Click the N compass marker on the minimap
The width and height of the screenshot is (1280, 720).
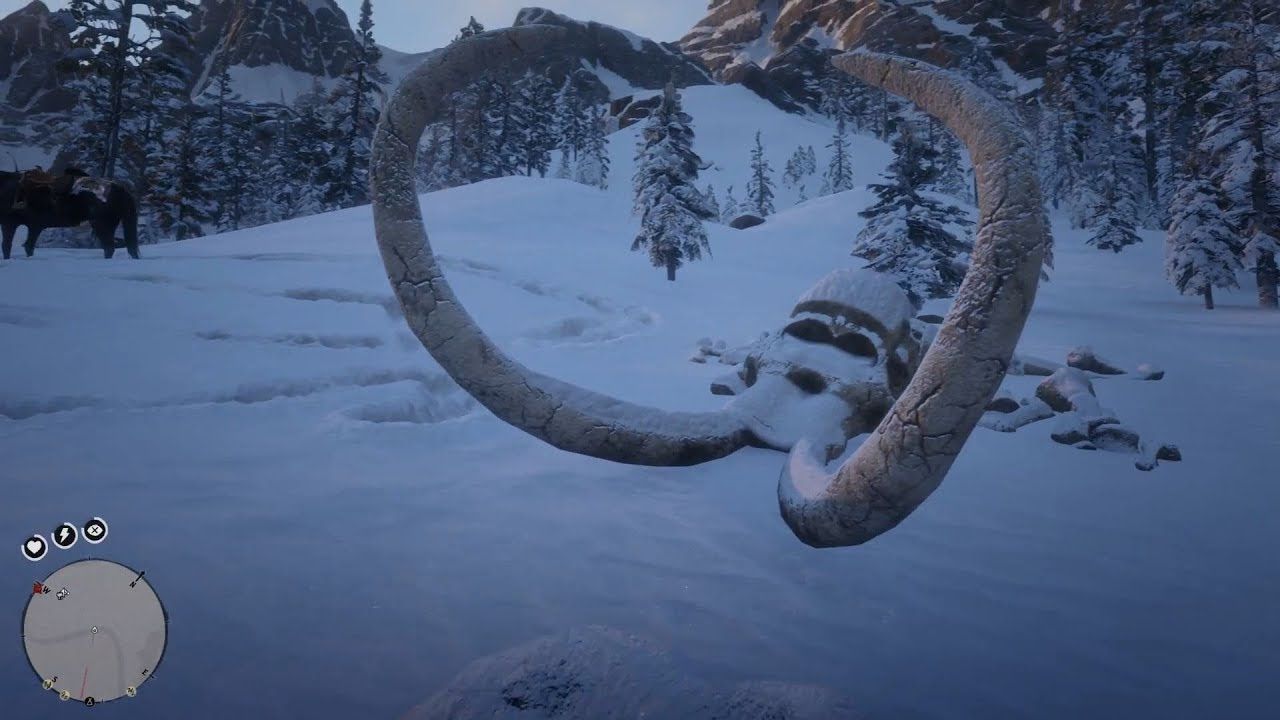(x=133, y=583)
